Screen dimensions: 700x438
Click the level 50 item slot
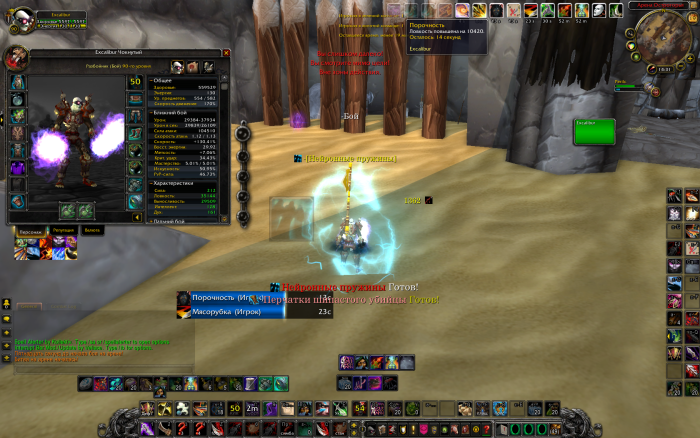136,82
